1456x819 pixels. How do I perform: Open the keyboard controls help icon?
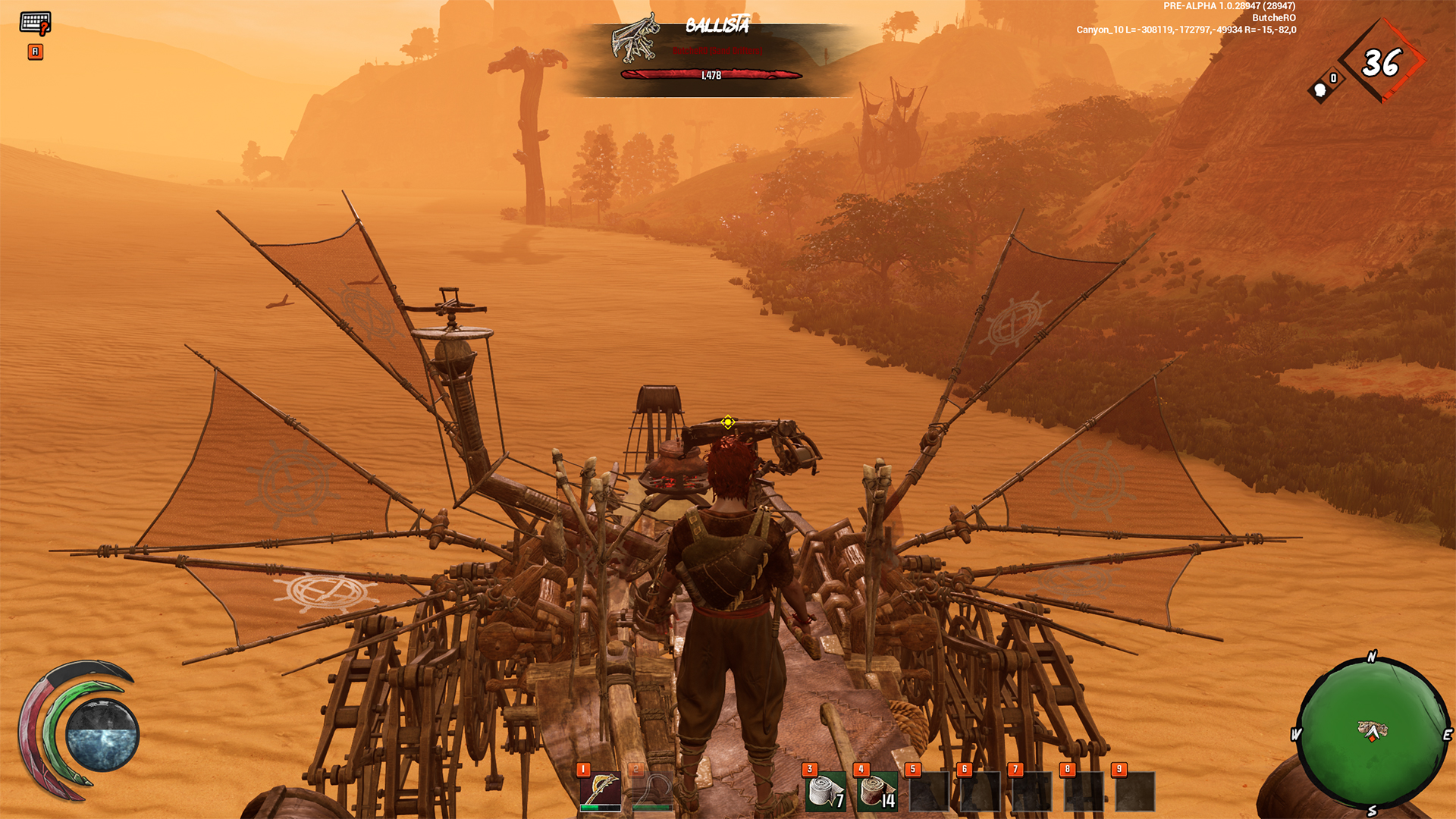point(35,24)
